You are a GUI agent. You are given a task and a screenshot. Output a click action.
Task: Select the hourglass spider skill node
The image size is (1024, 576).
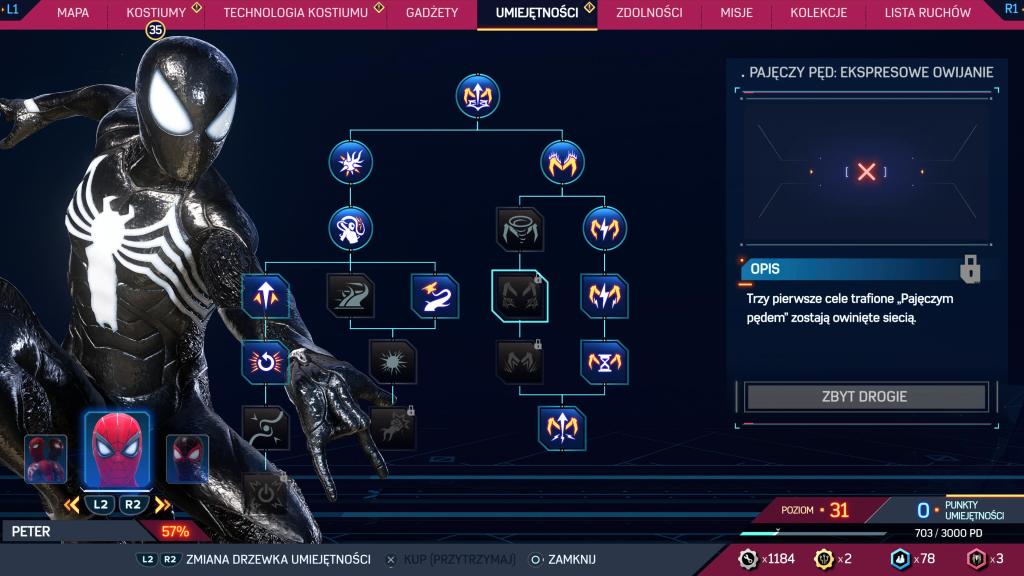[x=605, y=362]
